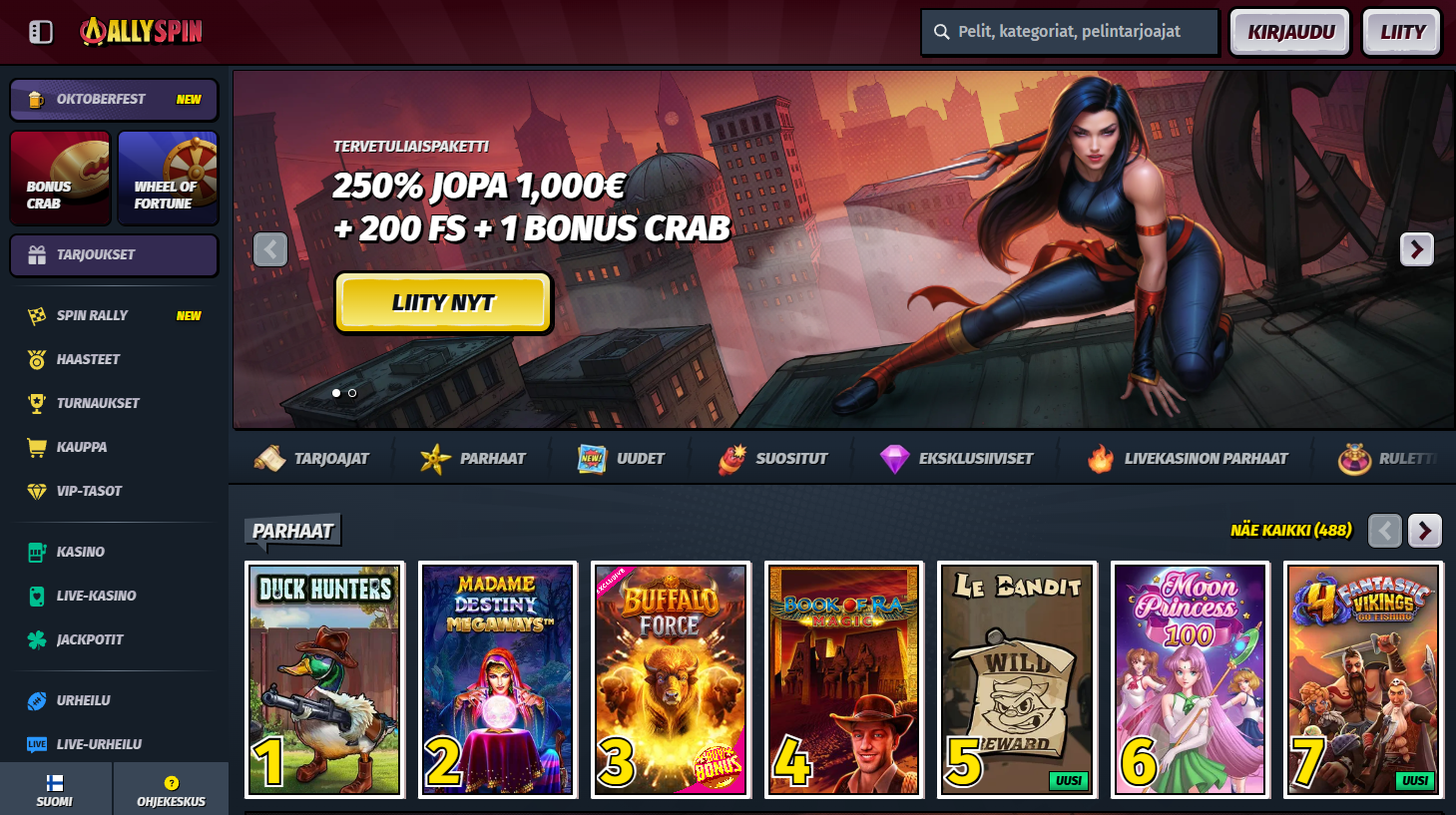Screen dimensions: 1456x815
Task: Advance the banner with the right arrow
Action: 1416,249
